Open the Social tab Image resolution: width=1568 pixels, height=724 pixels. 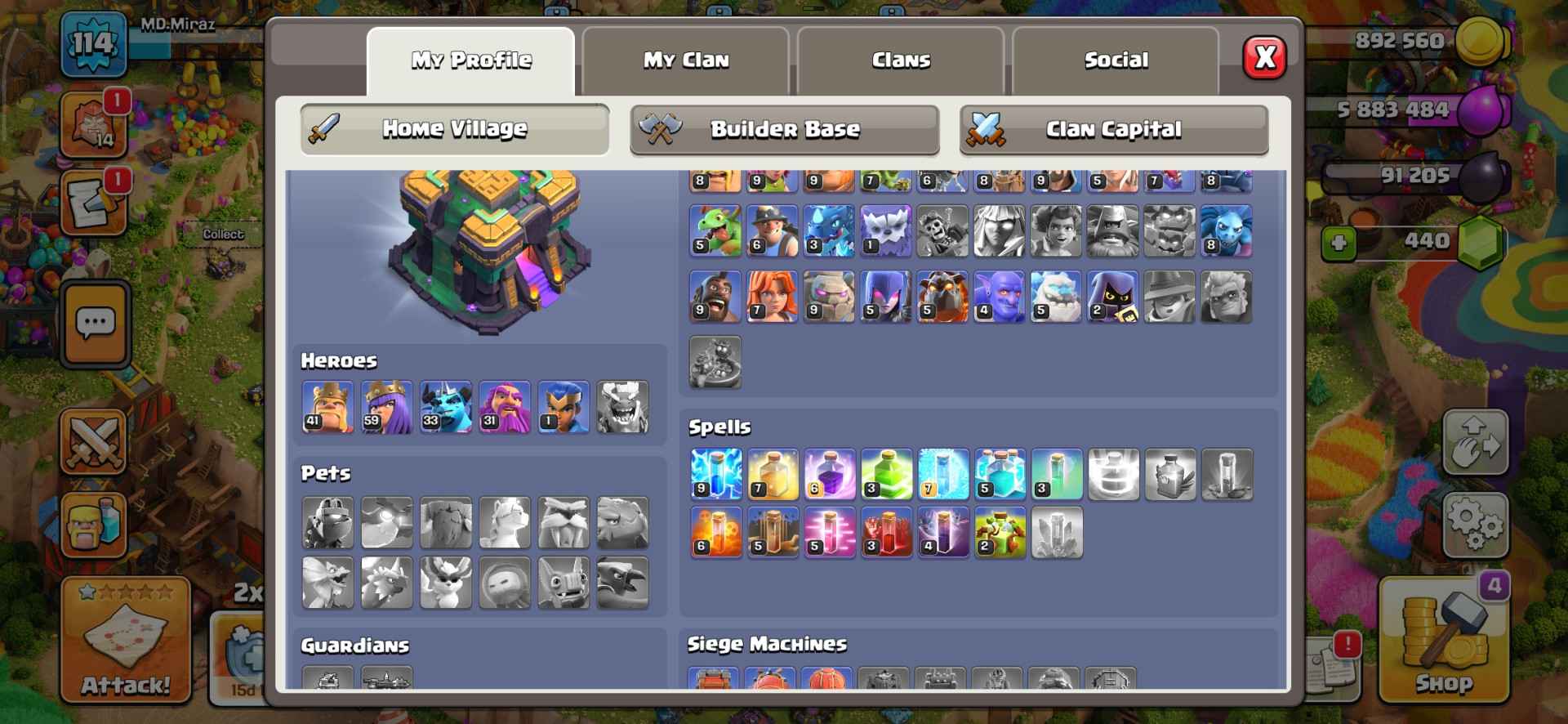tap(1116, 59)
